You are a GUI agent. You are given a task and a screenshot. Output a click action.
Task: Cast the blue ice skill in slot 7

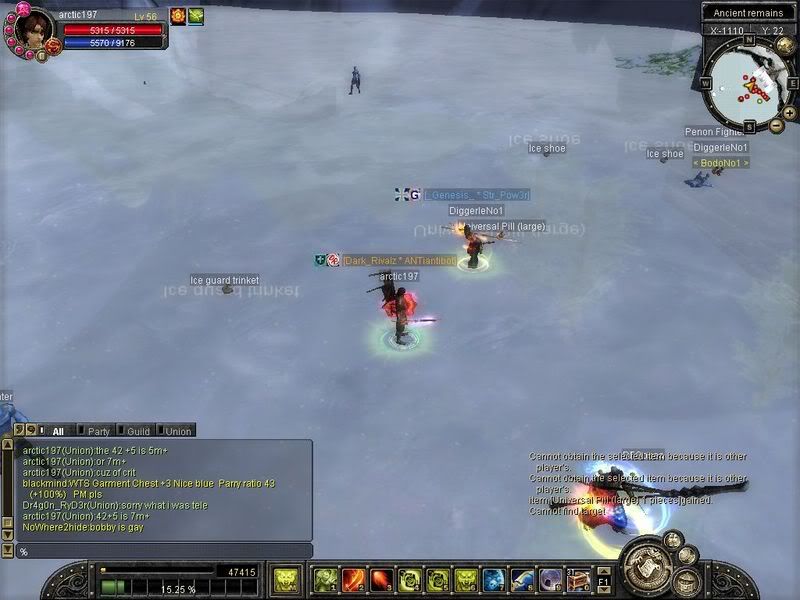tap(494, 579)
